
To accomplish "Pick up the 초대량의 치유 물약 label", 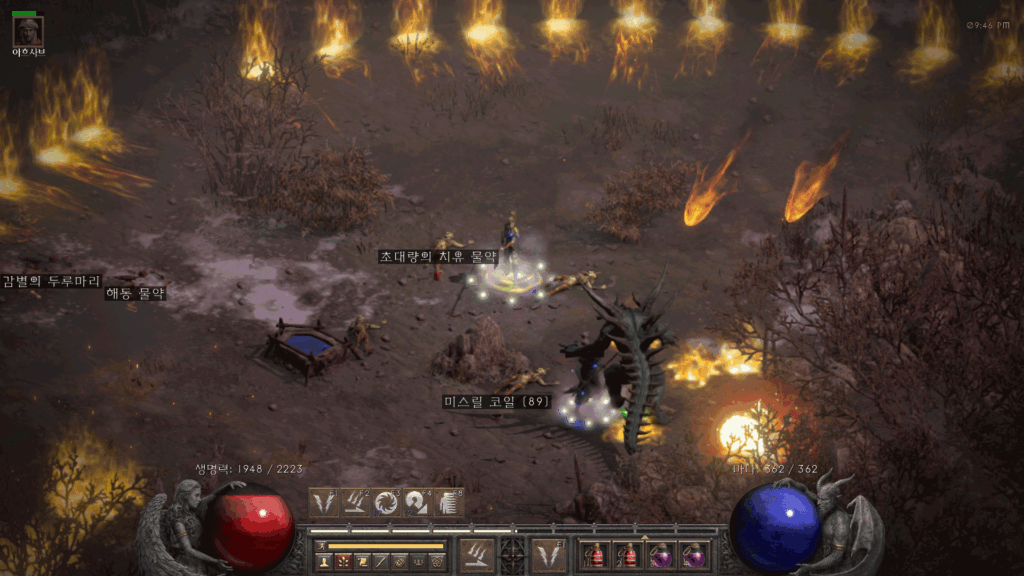I will 437,257.
